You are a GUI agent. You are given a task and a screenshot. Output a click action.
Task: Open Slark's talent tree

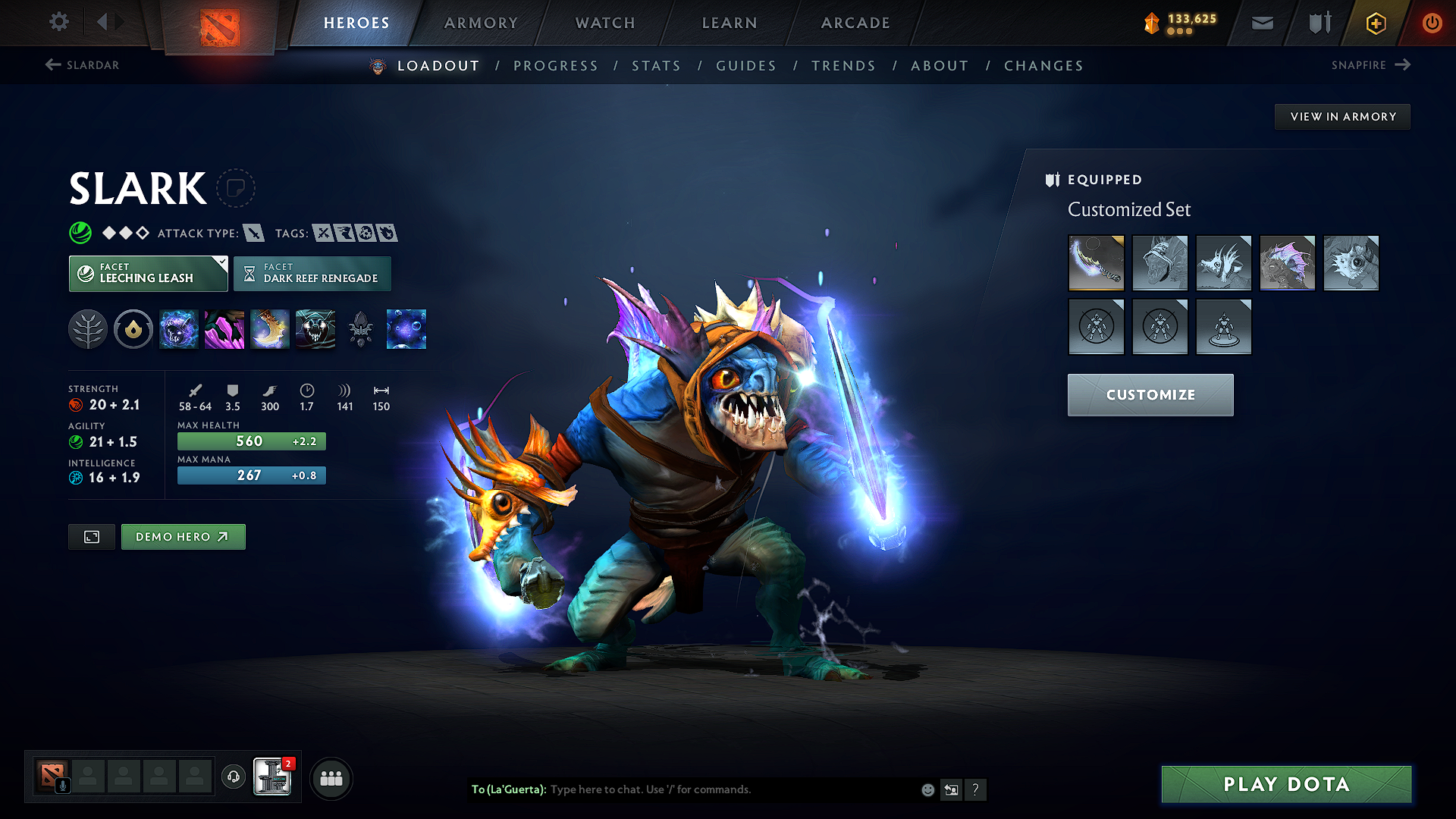pos(88,329)
